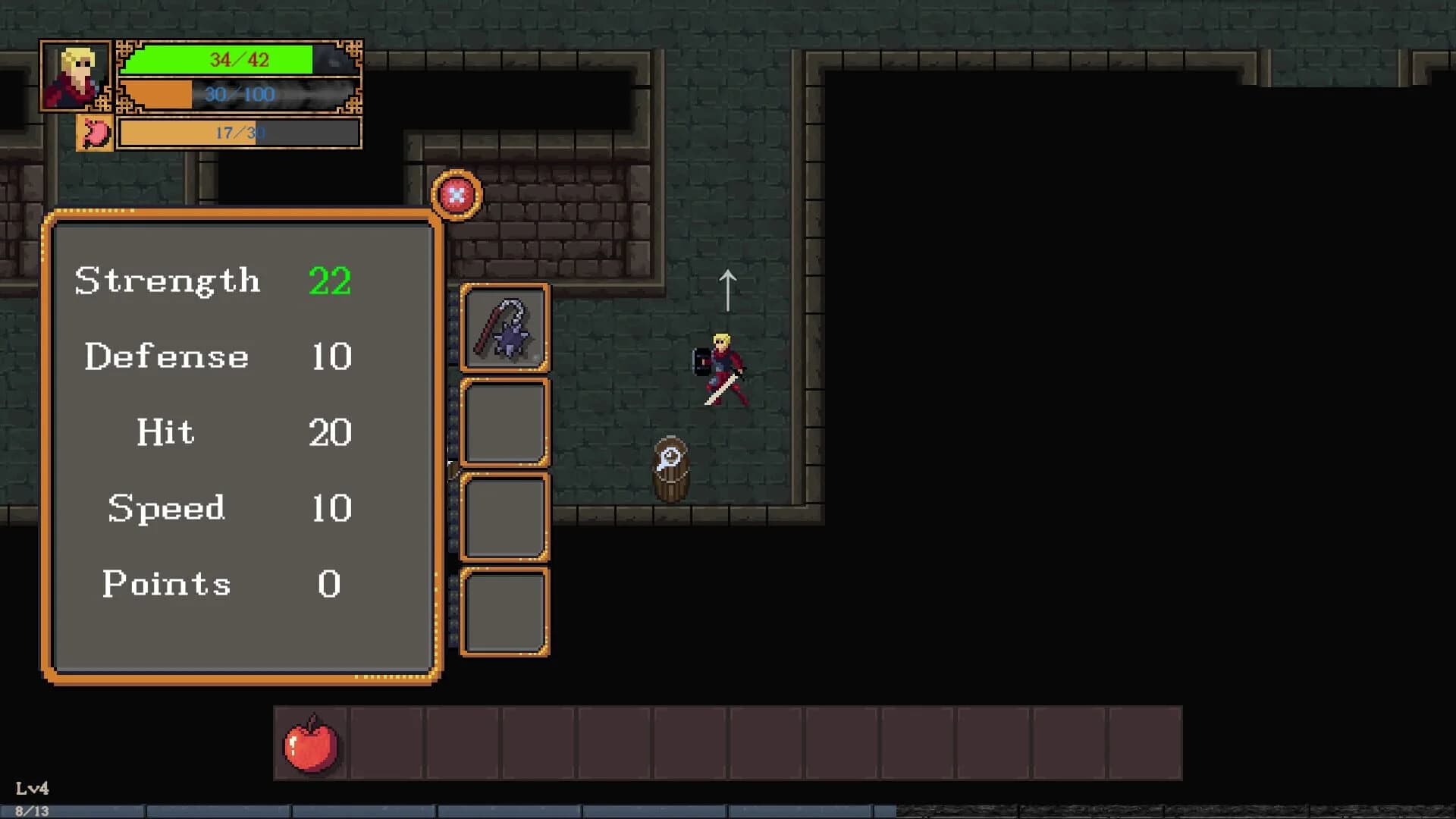The height and width of the screenshot is (819, 1456).
Task: Click the Lv4 level indicator
Action: [x=33, y=789]
